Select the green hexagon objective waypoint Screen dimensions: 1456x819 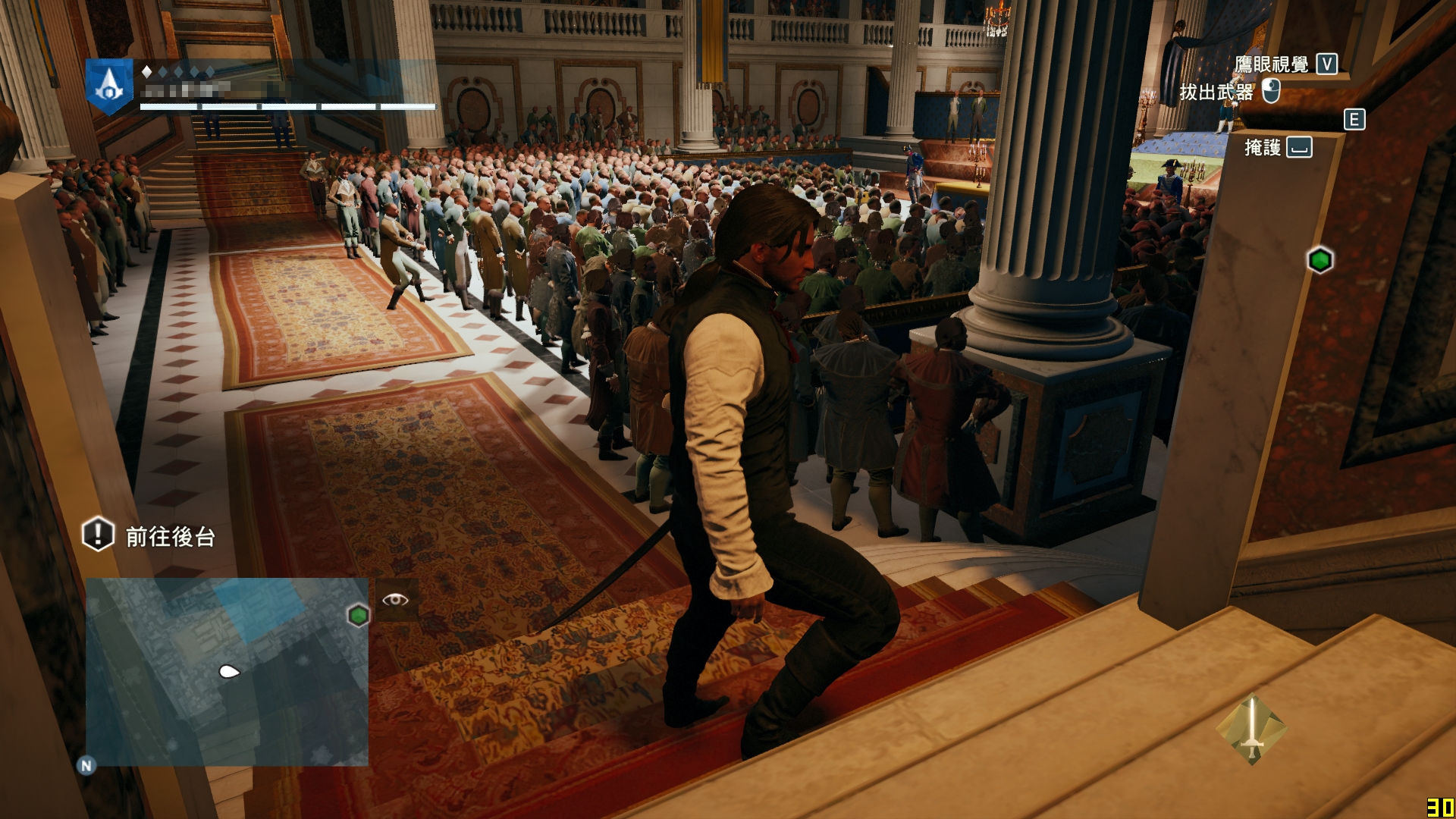1320,260
